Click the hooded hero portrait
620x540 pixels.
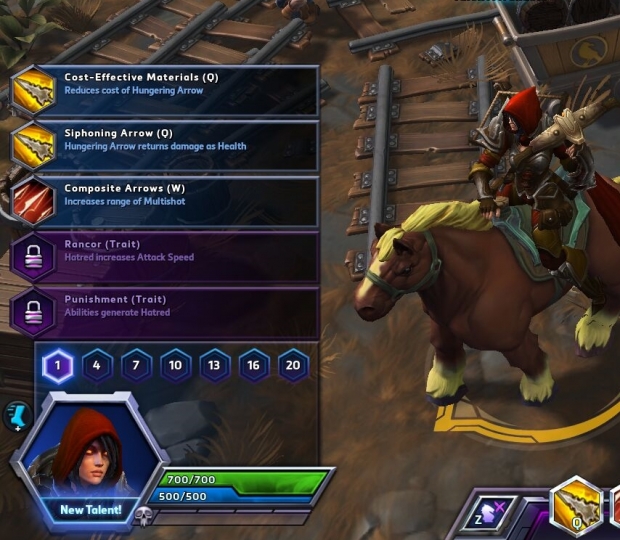tap(90, 450)
